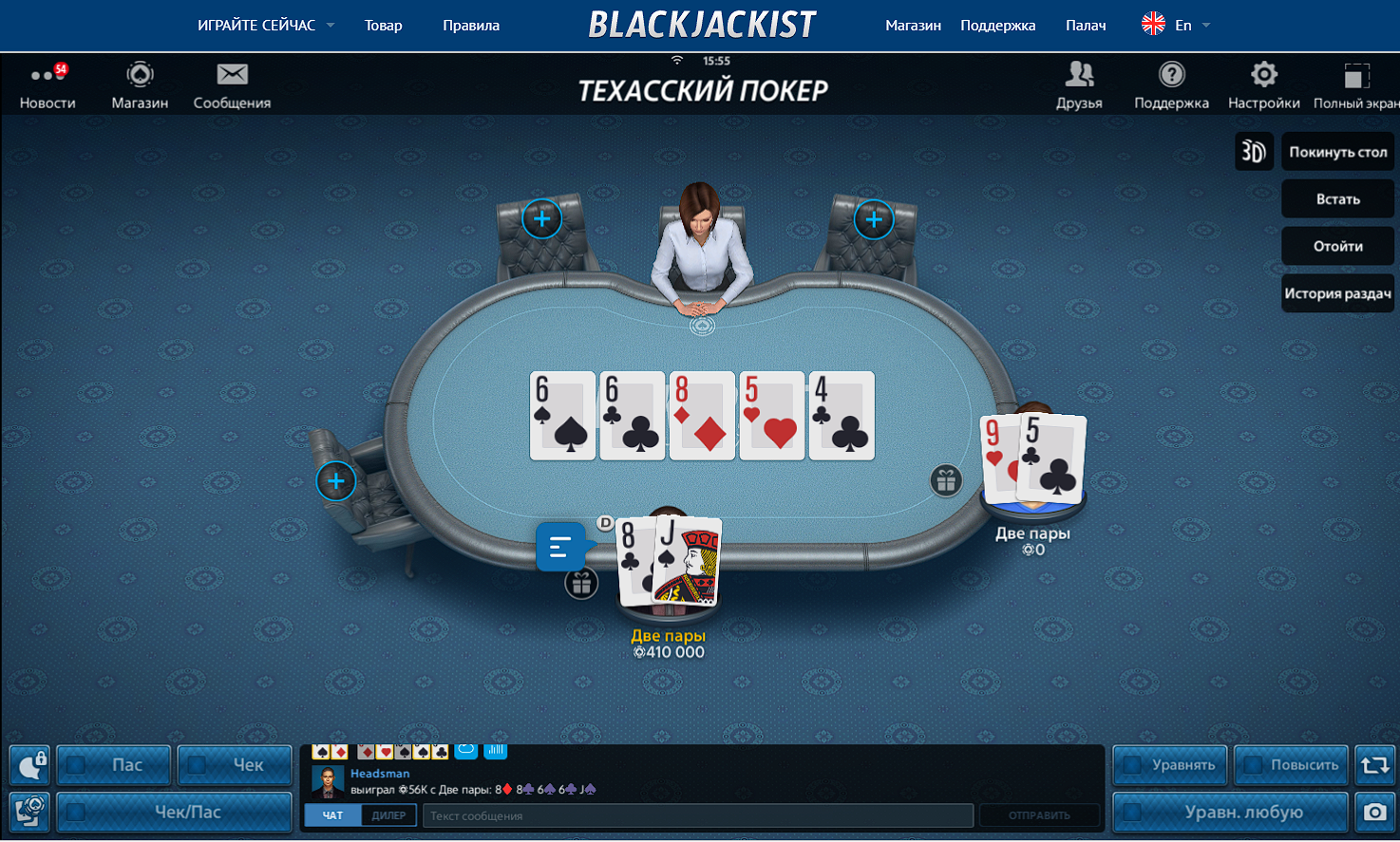Open Сообщения messages

(232, 85)
